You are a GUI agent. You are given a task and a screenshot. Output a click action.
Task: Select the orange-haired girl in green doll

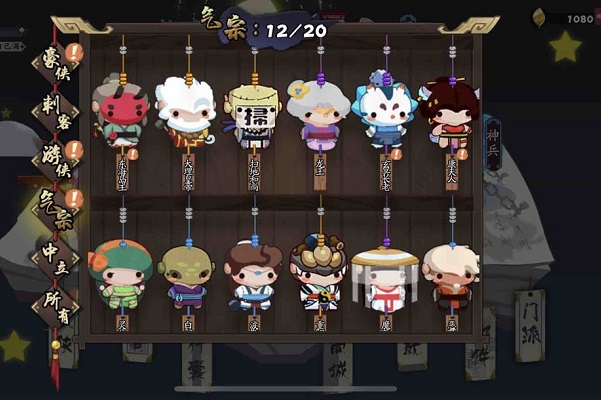coord(122,275)
